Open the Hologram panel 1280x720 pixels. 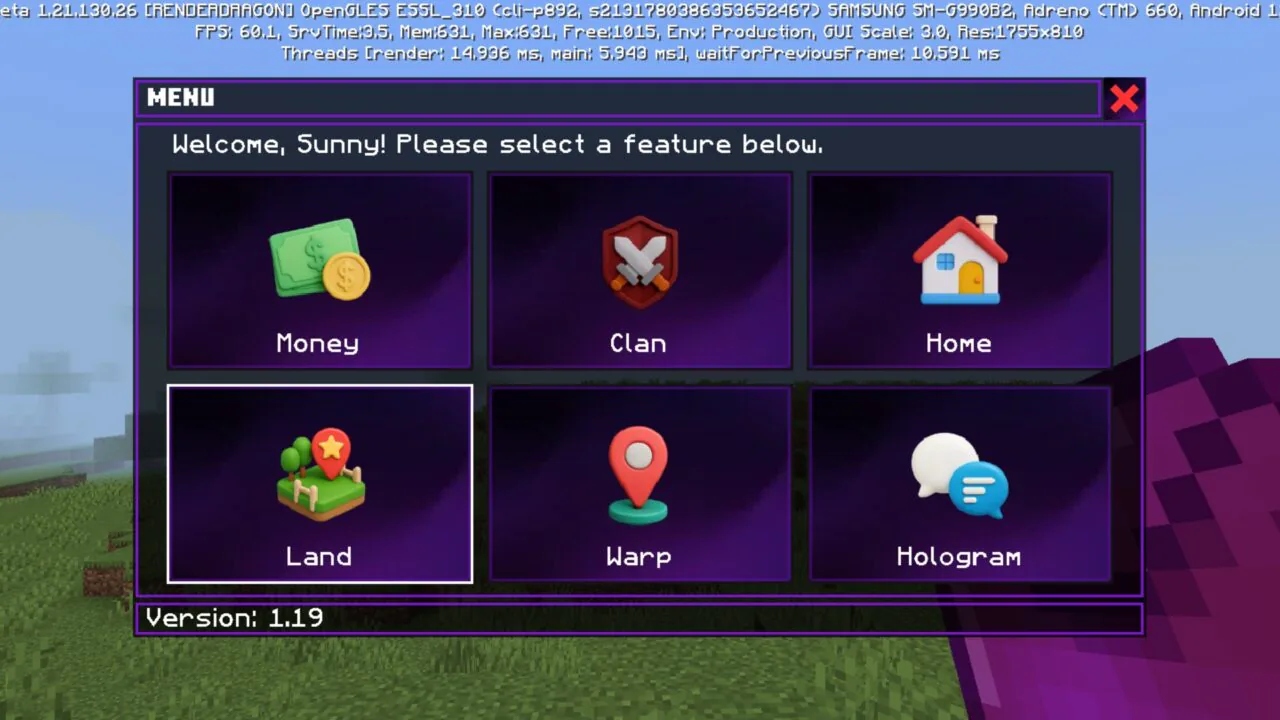958,483
